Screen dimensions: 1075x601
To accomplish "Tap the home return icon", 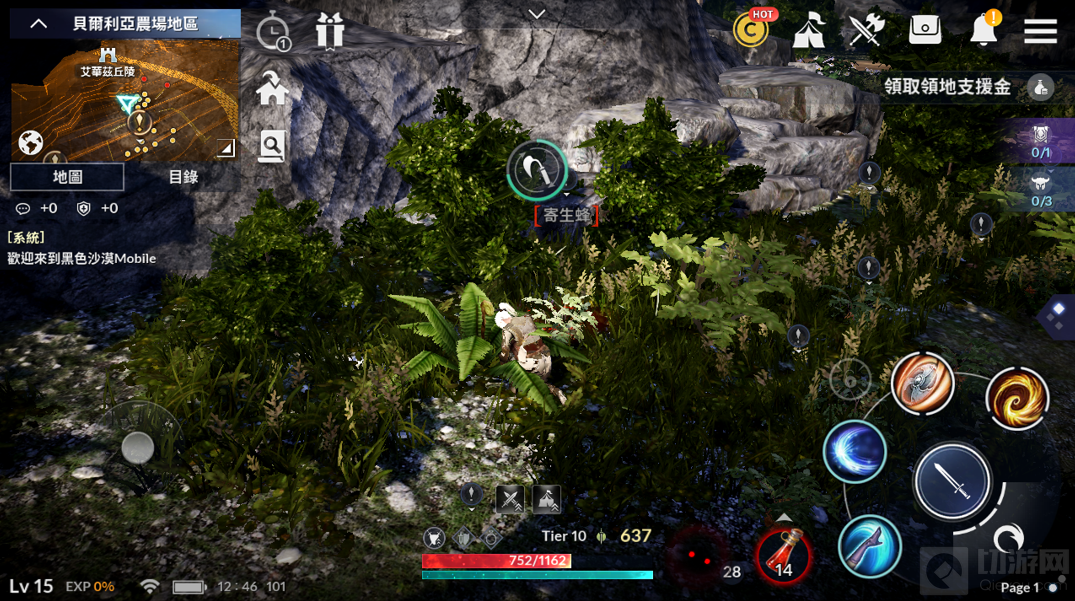I will [x=272, y=90].
